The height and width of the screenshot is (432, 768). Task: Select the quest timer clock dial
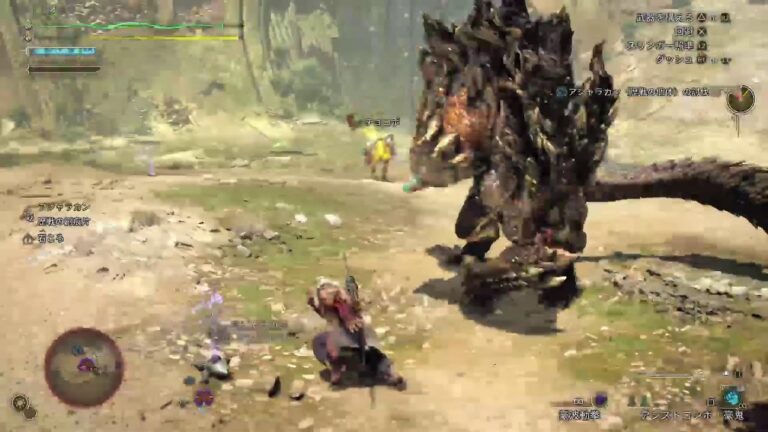click(x=740, y=99)
